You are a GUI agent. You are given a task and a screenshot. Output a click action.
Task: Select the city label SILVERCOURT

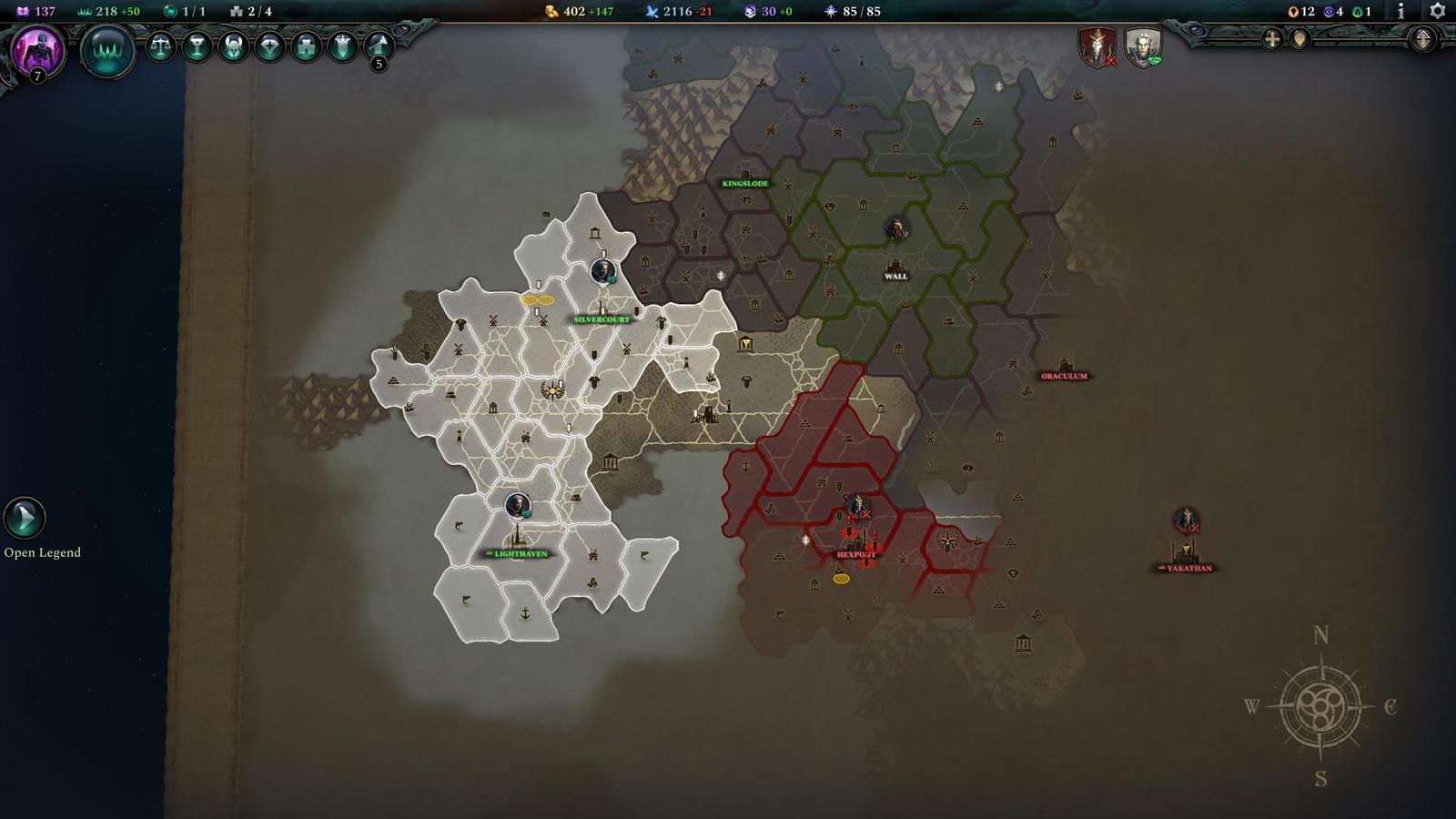click(x=601, y=320)
